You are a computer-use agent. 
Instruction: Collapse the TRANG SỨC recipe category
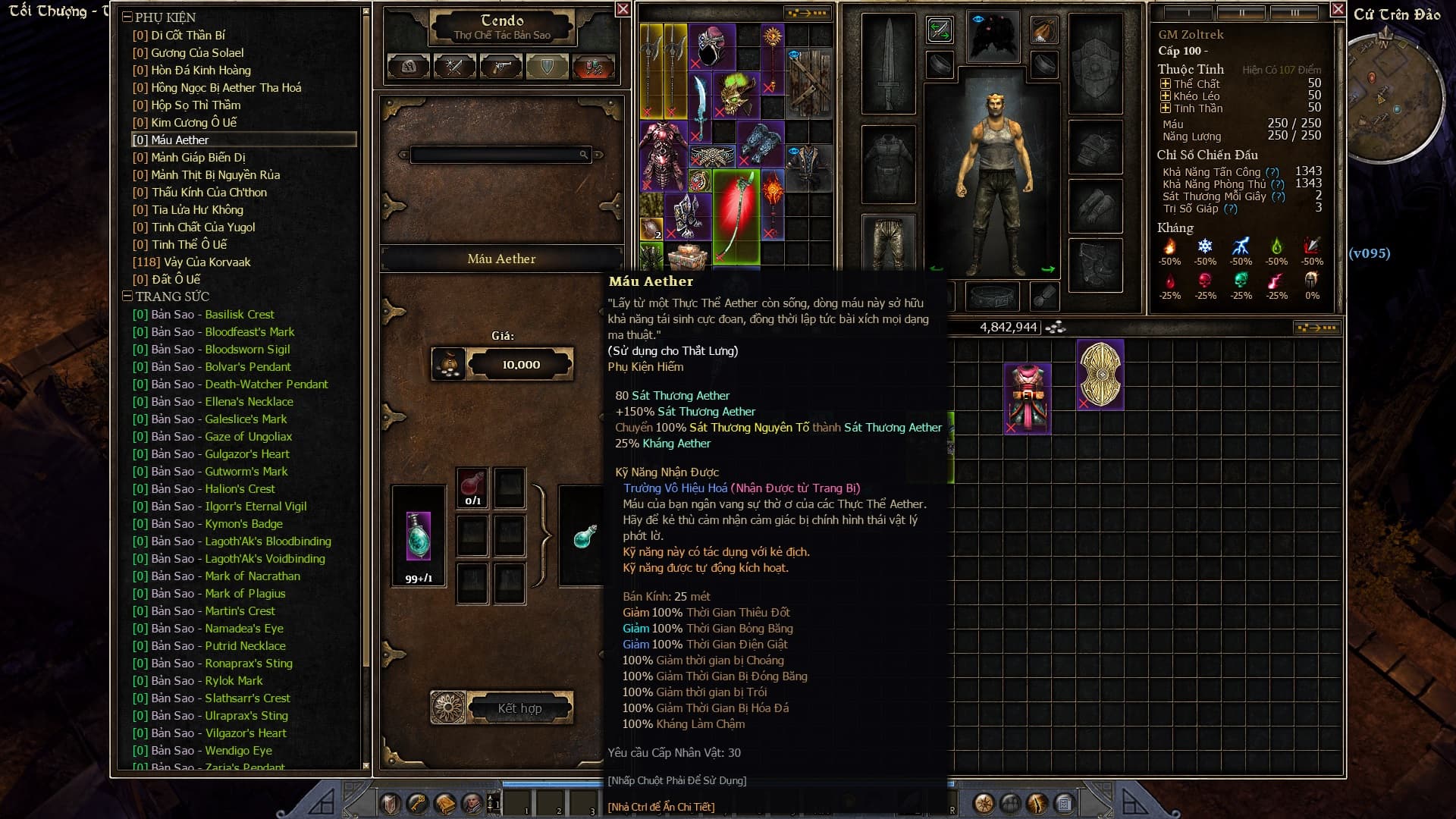(x=127, y=296)
